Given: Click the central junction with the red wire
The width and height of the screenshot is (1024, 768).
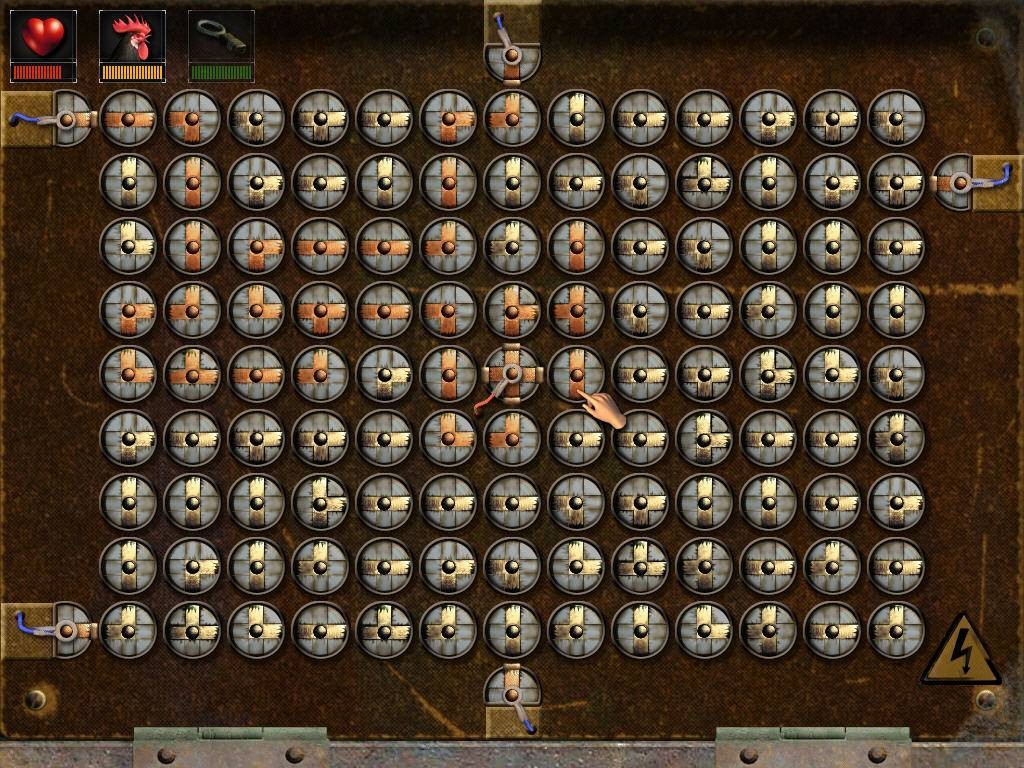Looking at the screenshot, I should tap(512, 374).
